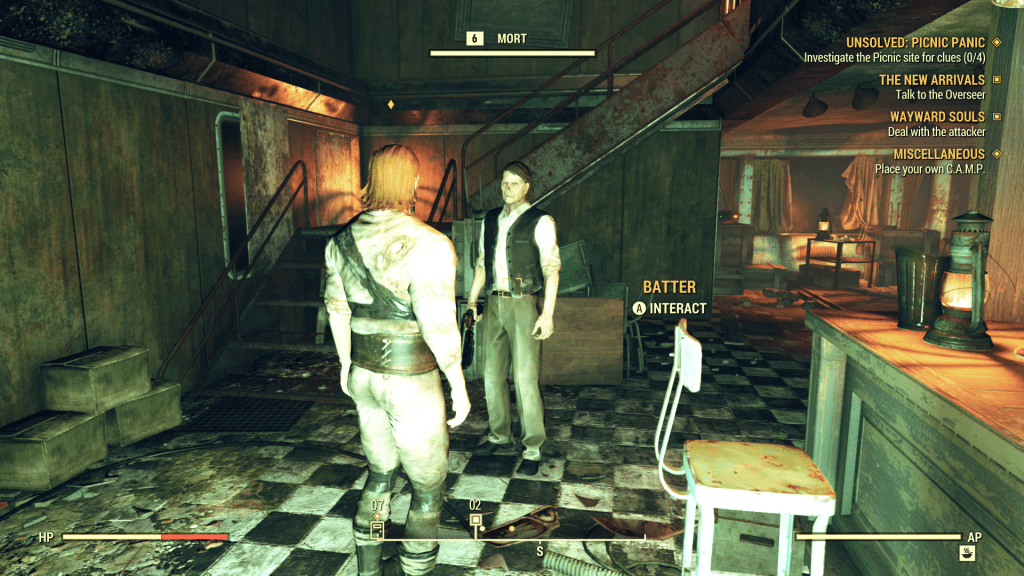Image resolution: width=1024 pixels, height=576 pixels.
Task: Open The New Arrivals quest objective
Action: [932, 80]
